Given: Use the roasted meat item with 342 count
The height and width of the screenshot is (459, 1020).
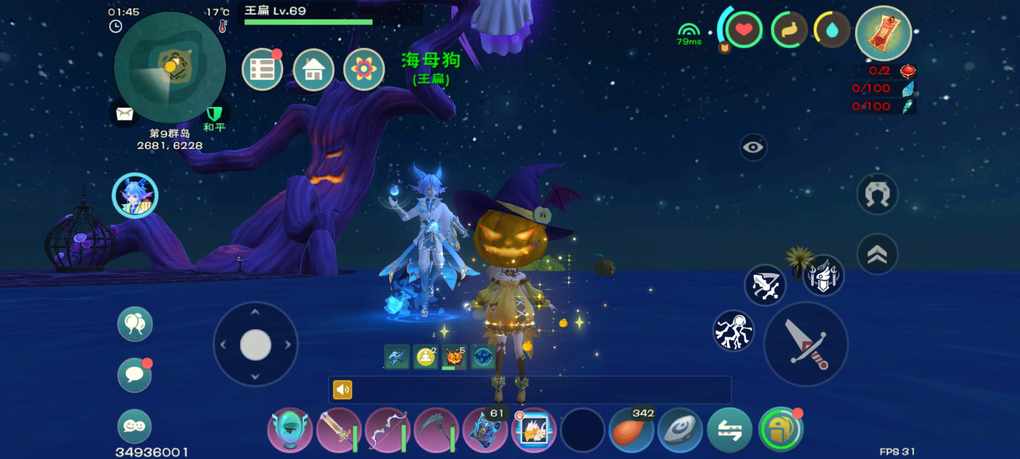Looking at the screenshot, I should 631,431.
